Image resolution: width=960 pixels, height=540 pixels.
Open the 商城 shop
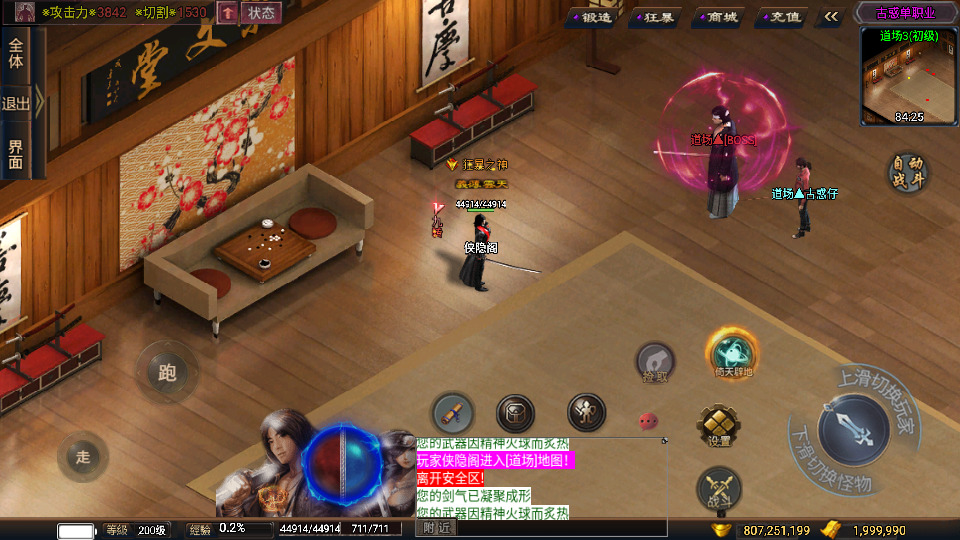(718, 16)
